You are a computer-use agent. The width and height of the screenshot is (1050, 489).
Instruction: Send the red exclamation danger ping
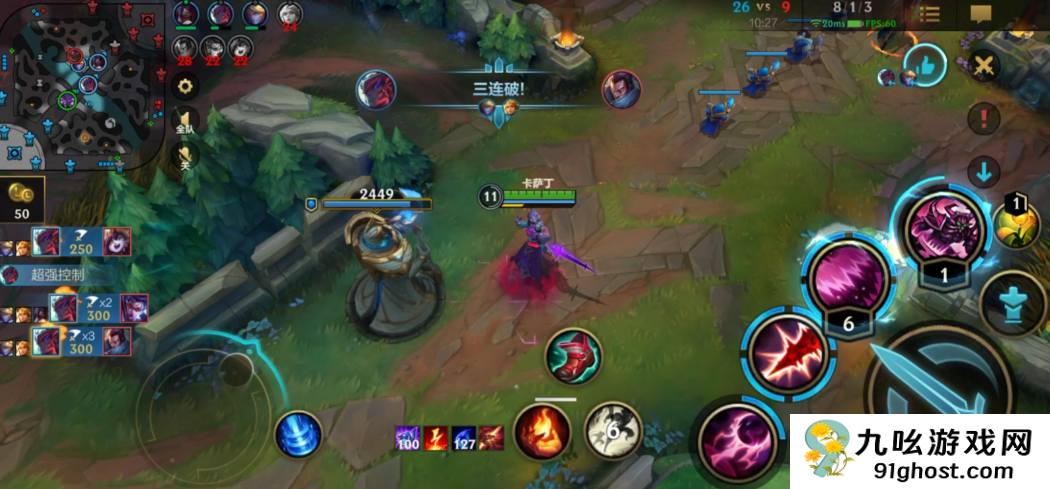tap(985, 119)
